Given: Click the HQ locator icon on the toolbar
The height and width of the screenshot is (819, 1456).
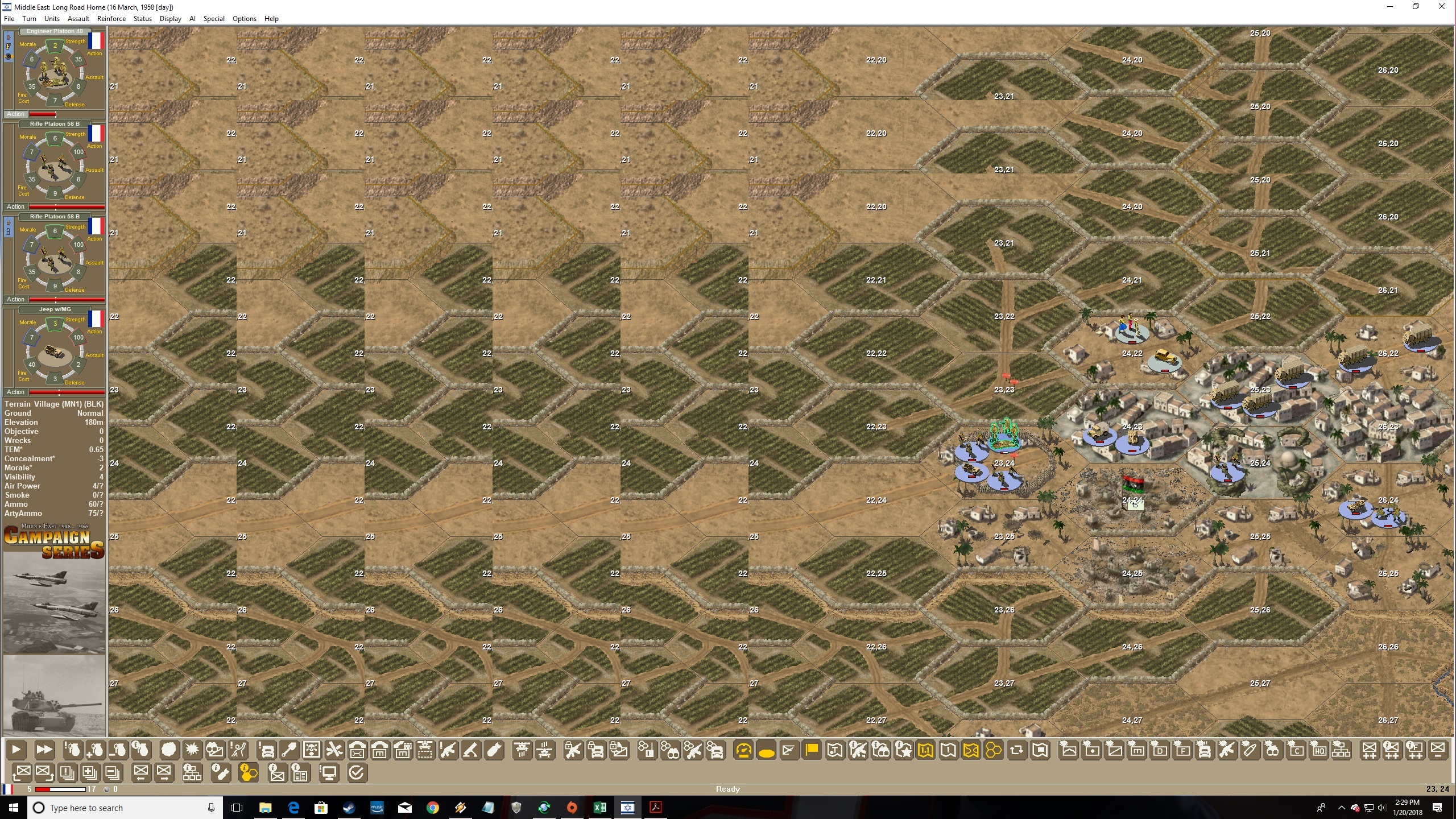Looking at the screenshot, I should pos(1318,750).
